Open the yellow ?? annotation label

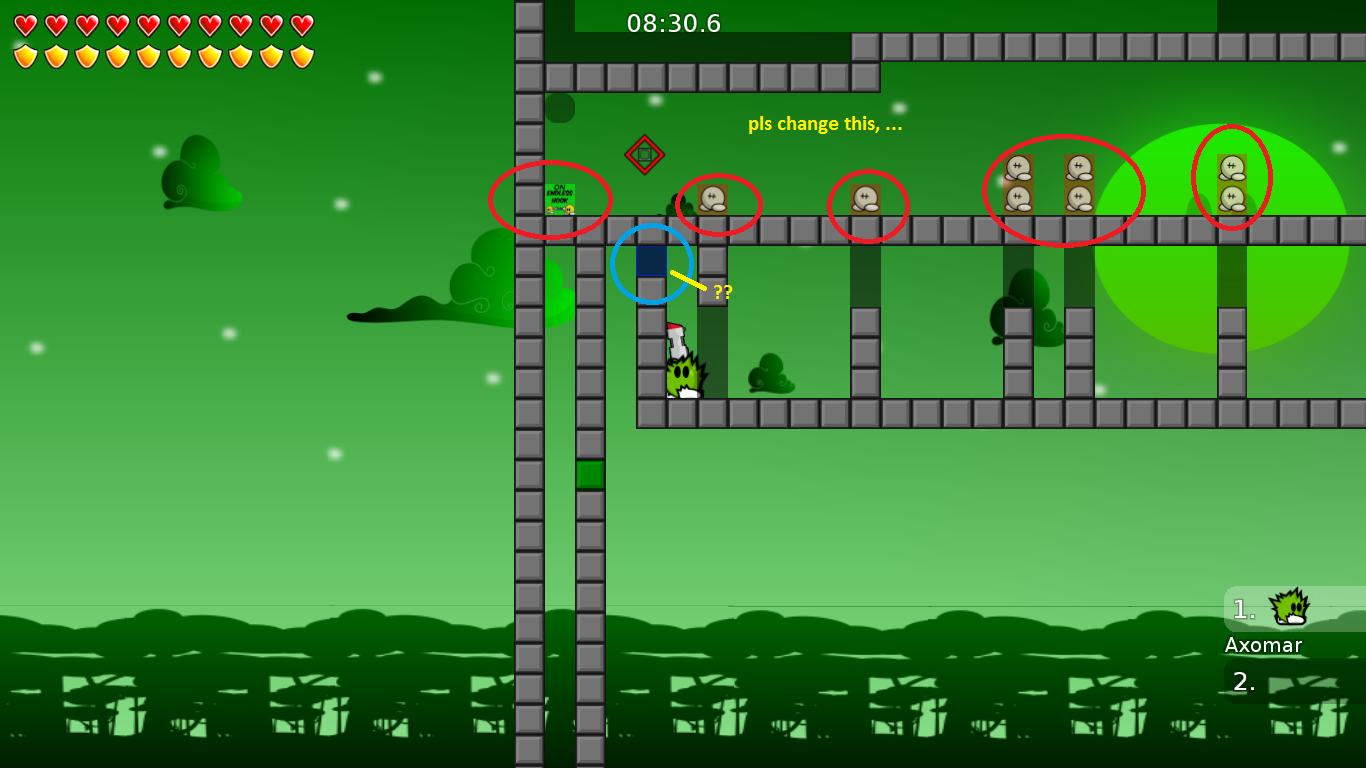coord(723,292)
